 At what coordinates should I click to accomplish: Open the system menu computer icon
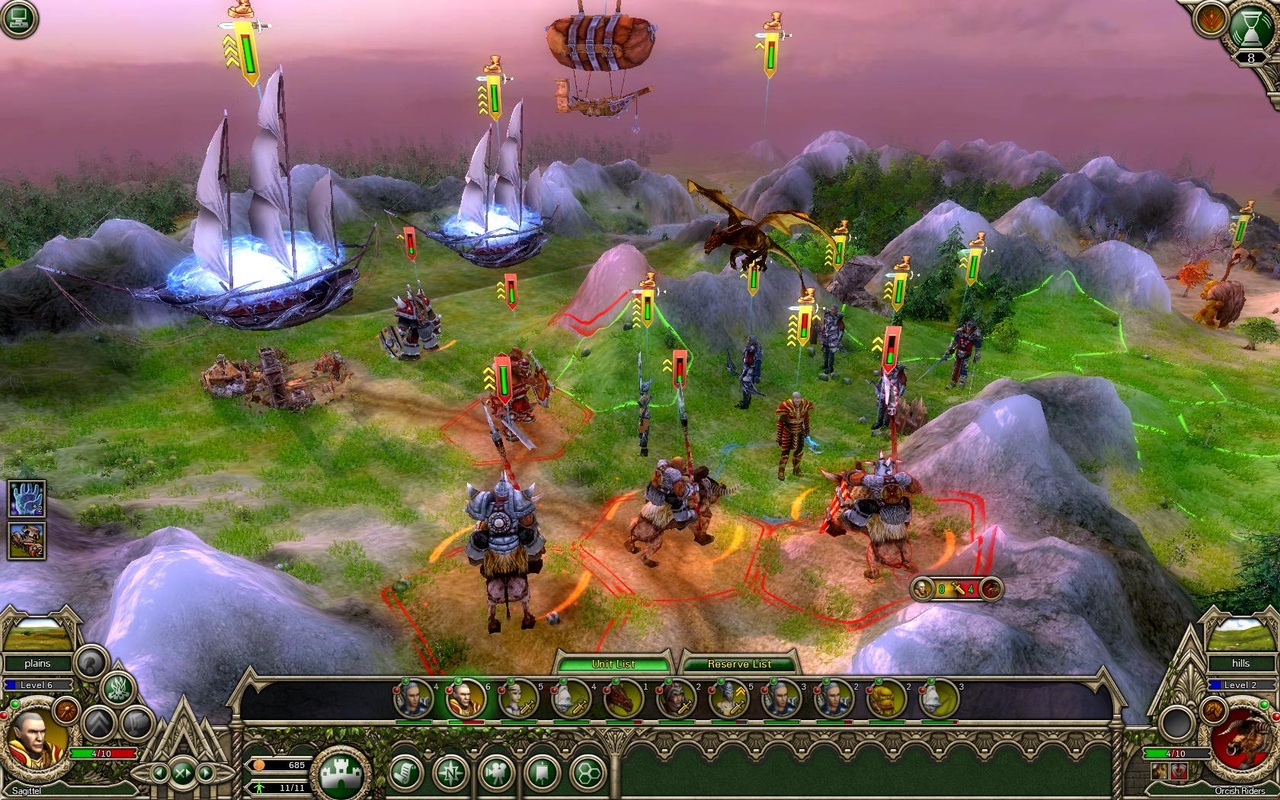18,18
